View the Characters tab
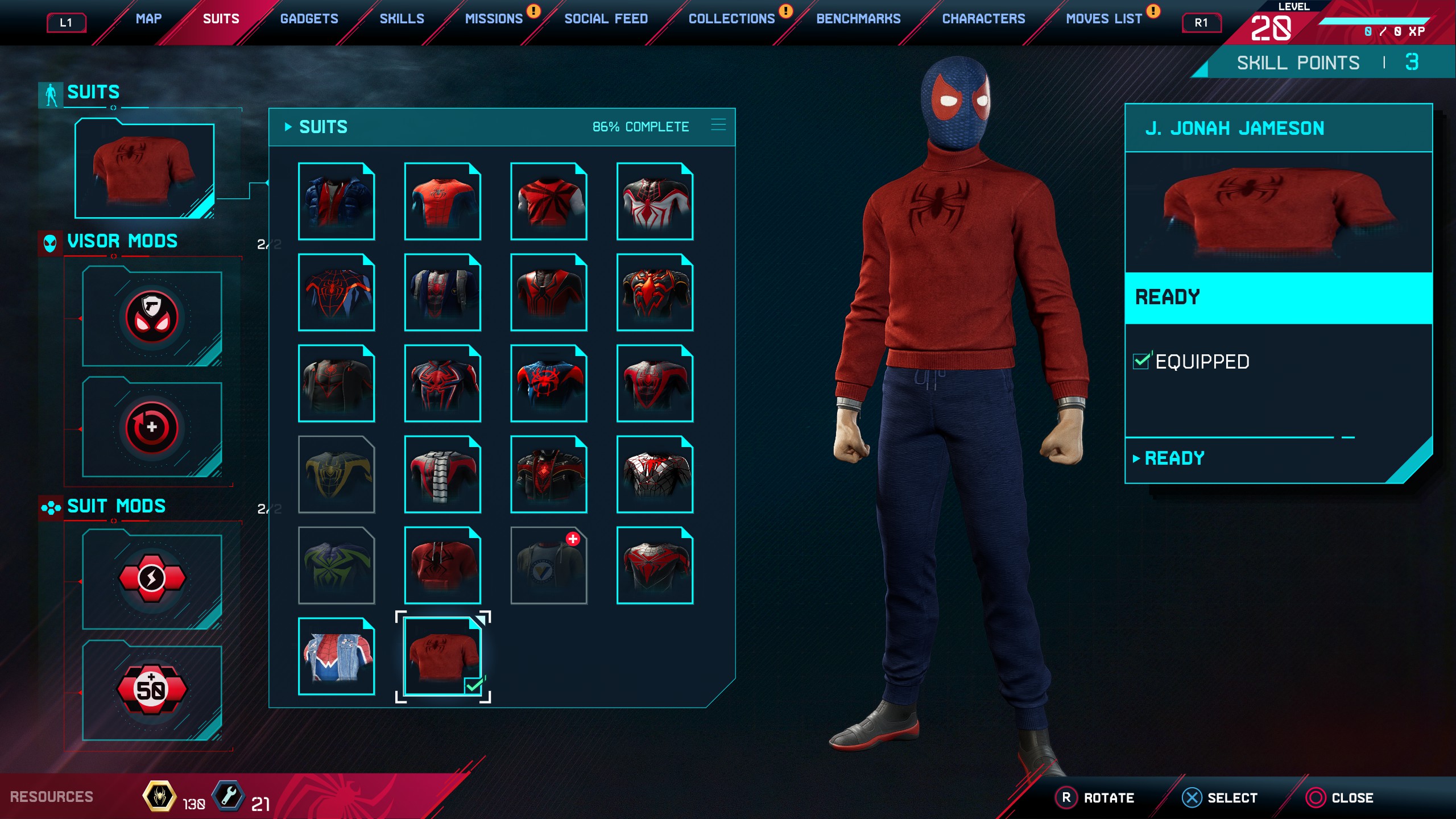The width and height of the screenshot is (1456, 819). tap(983, 19)
